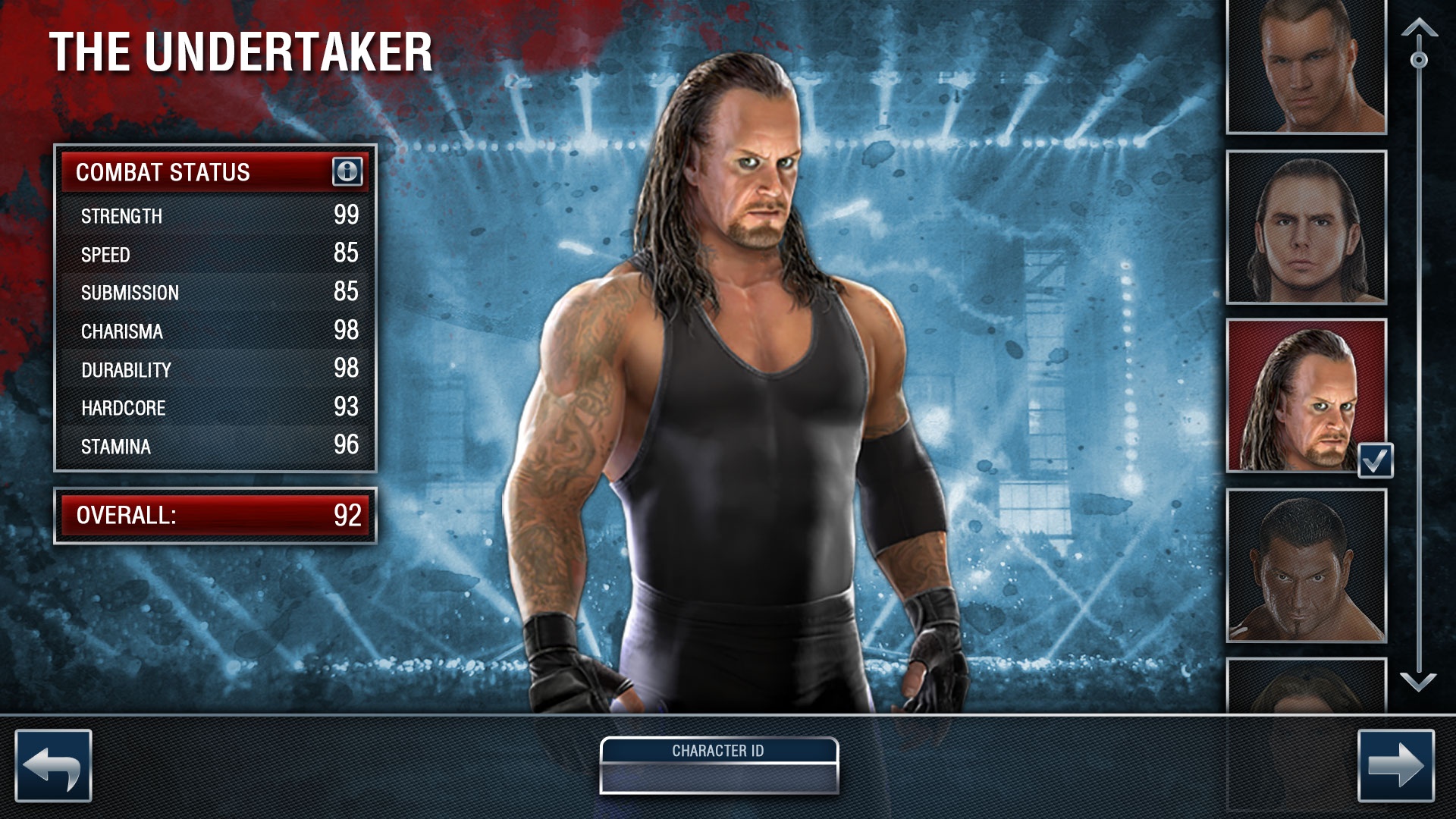Open the Combat Status info icon

point(347,171)
